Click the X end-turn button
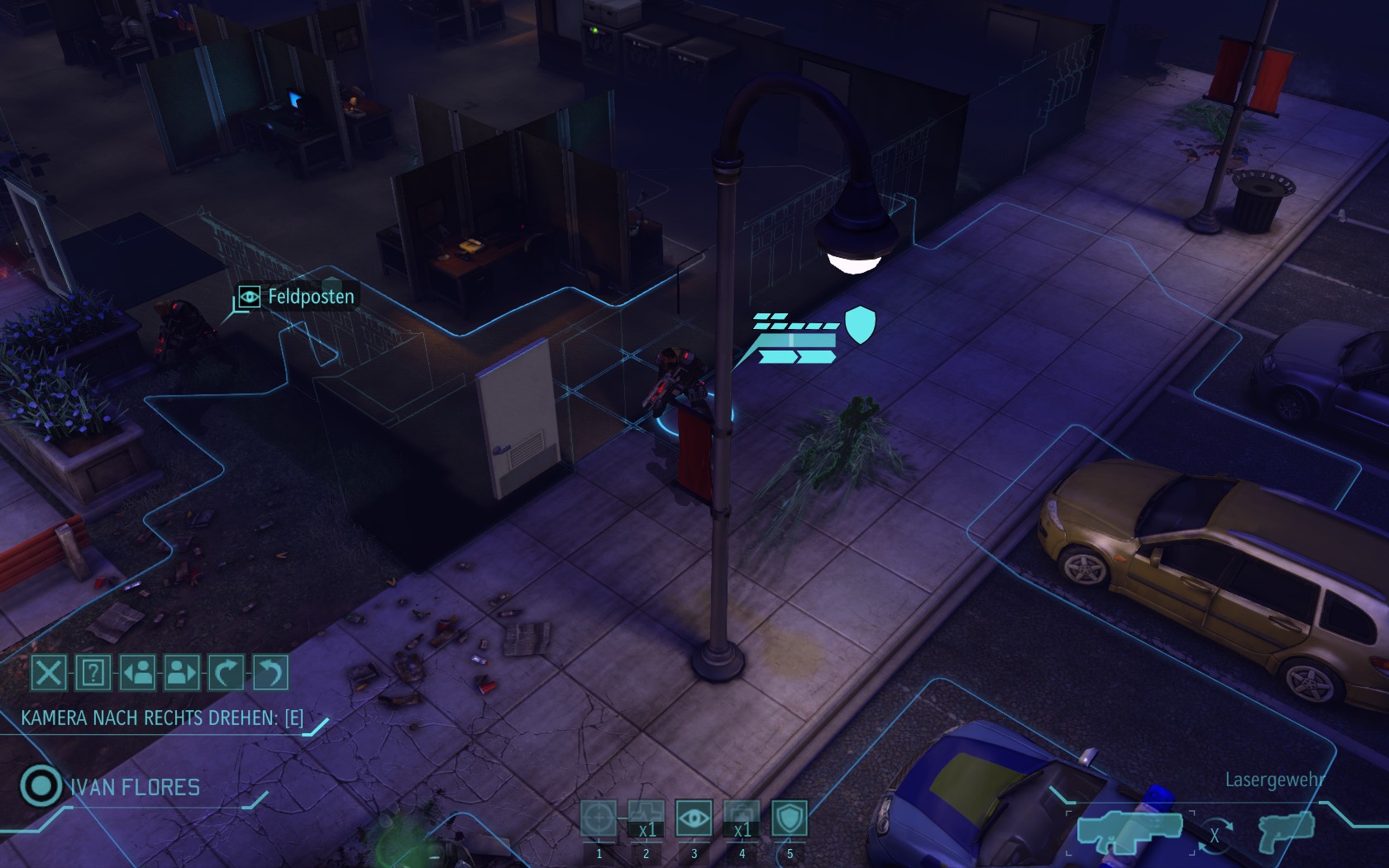 tap(49, 673)
